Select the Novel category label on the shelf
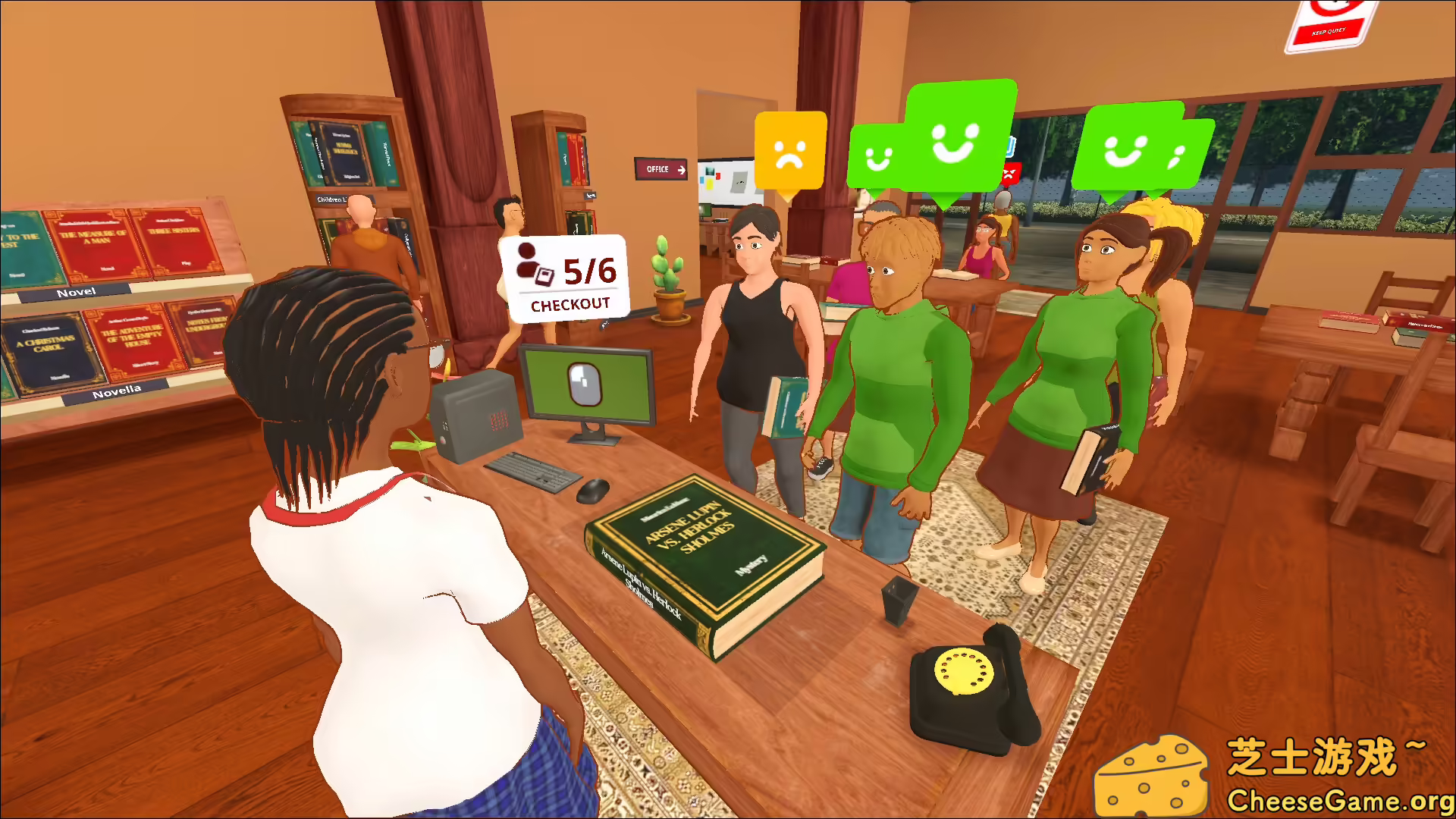 76,291
